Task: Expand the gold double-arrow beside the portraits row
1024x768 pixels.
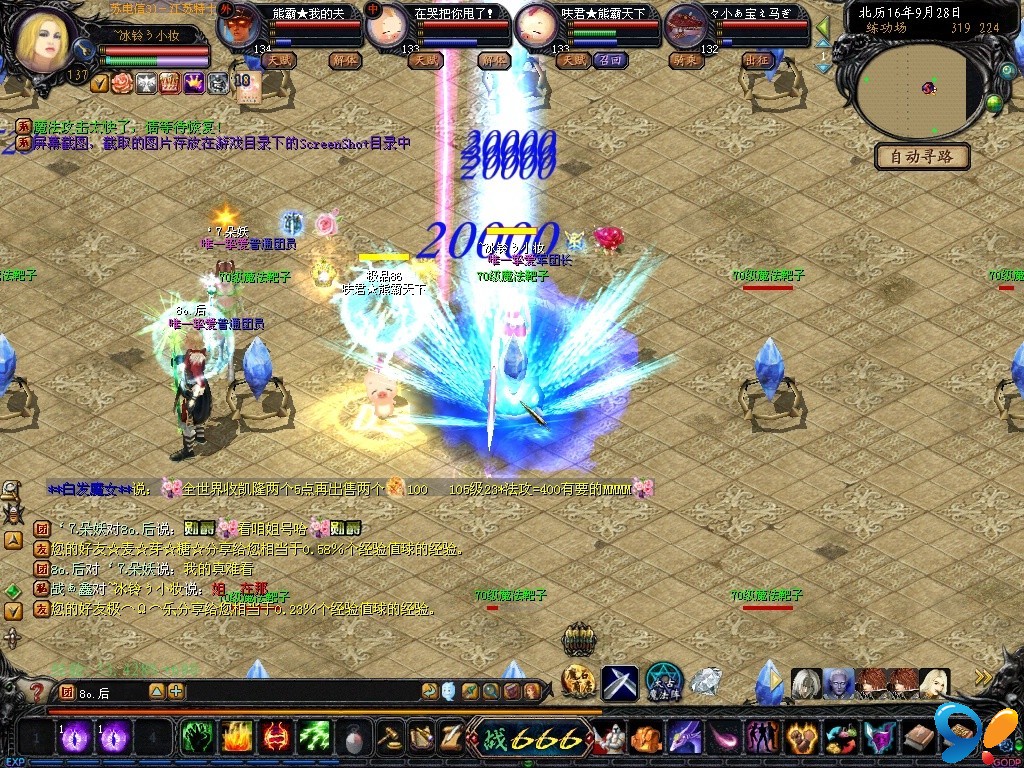Action: tap(984, 678)
